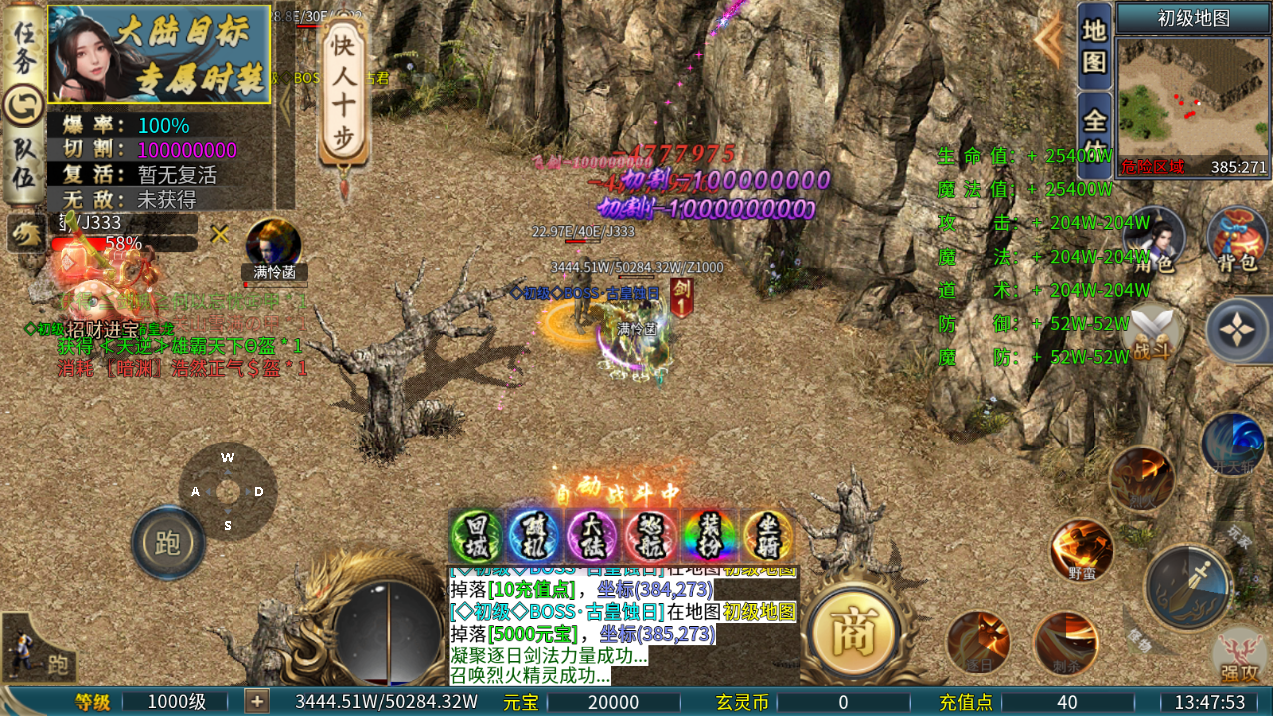Use the 野蛮 charge skill

(x=1081, y=550)
